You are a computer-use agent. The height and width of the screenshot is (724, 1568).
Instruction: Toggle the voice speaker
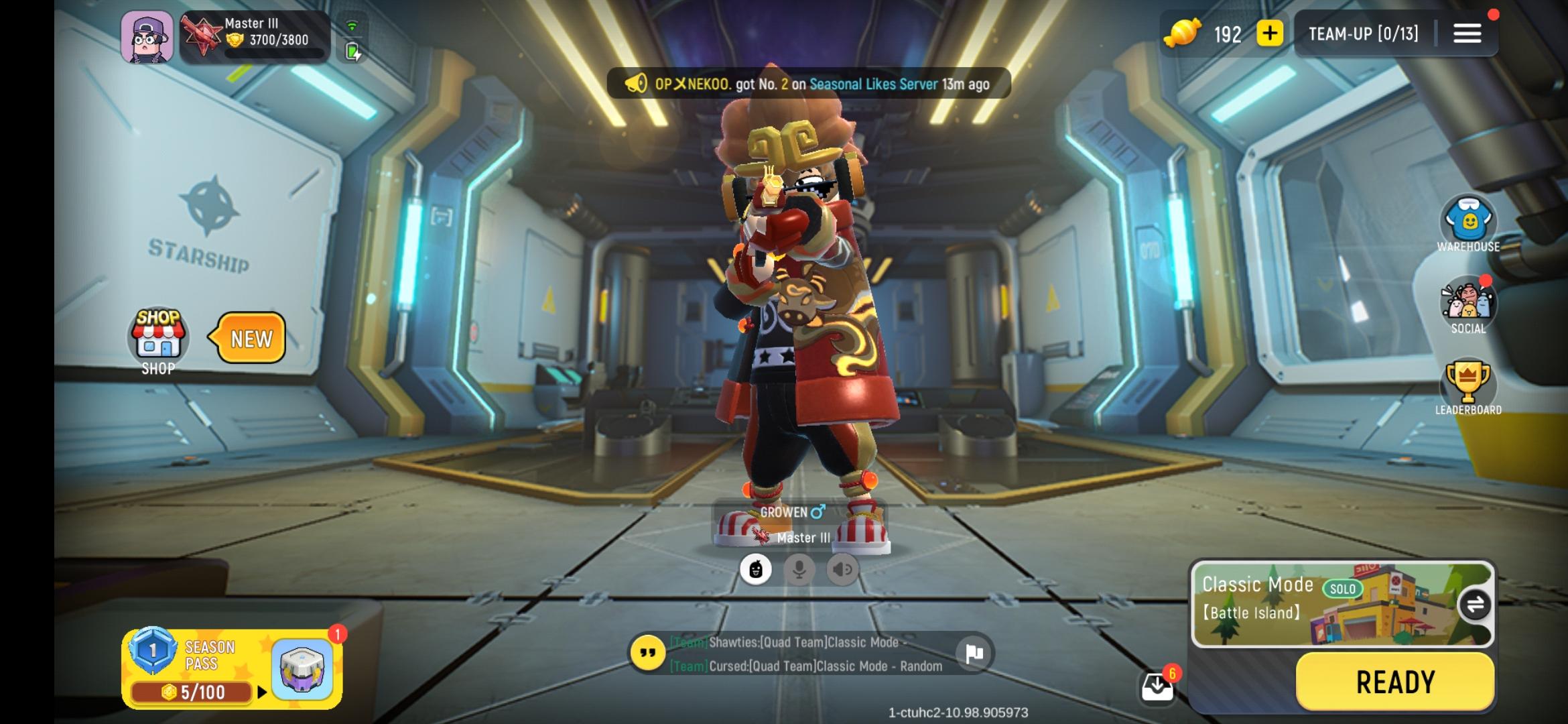pos(842,570)
